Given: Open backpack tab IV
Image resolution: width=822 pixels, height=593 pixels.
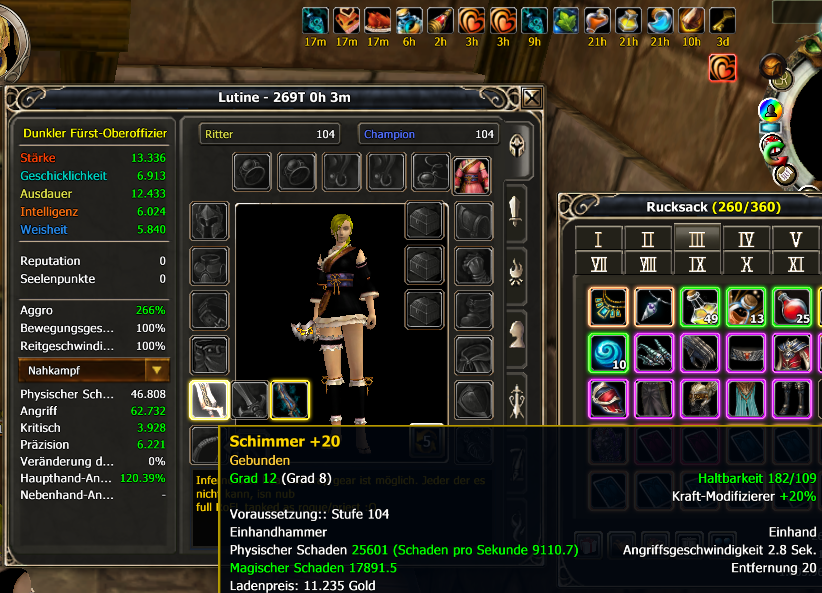Looking at the screenshot, I should [746, 239].
